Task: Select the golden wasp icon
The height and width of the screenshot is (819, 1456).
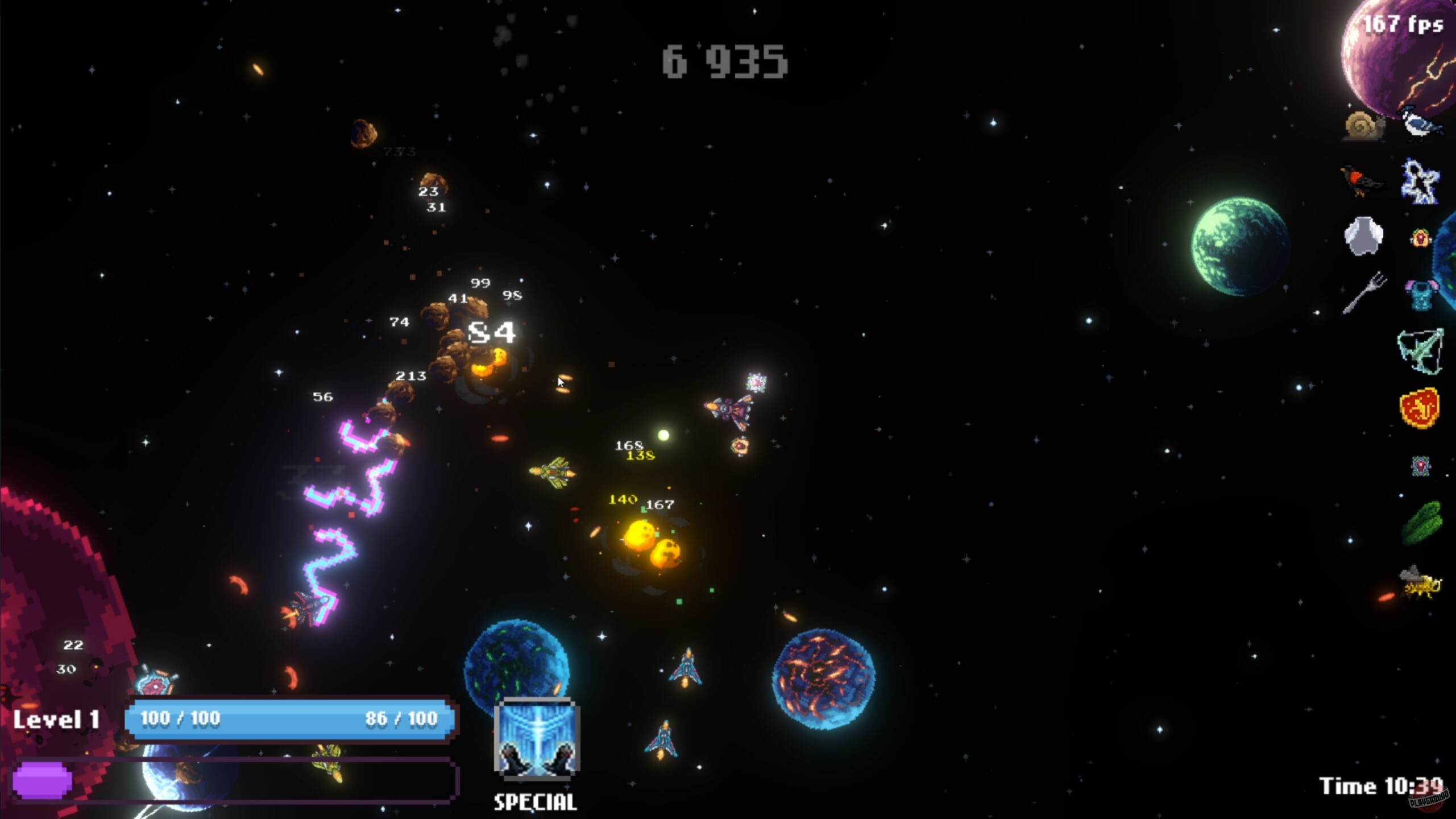Action: (x=1420, y=582)
